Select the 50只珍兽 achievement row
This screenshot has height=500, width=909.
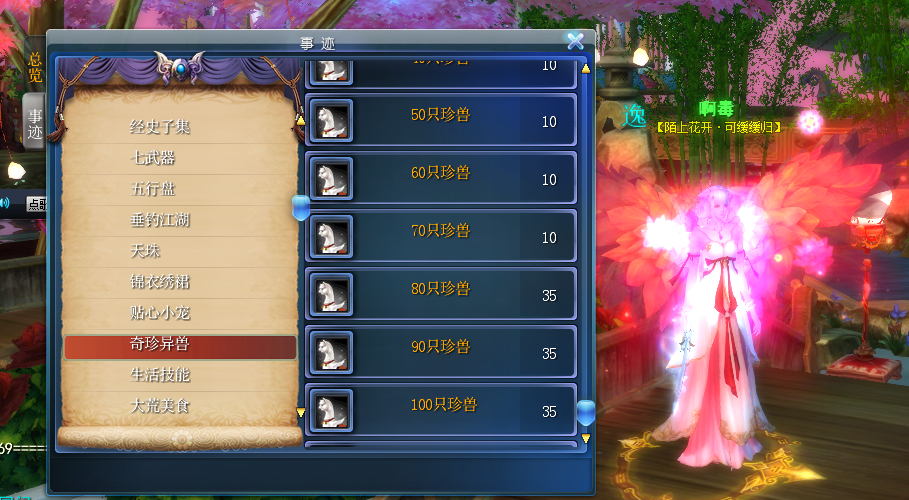[440, 120]
